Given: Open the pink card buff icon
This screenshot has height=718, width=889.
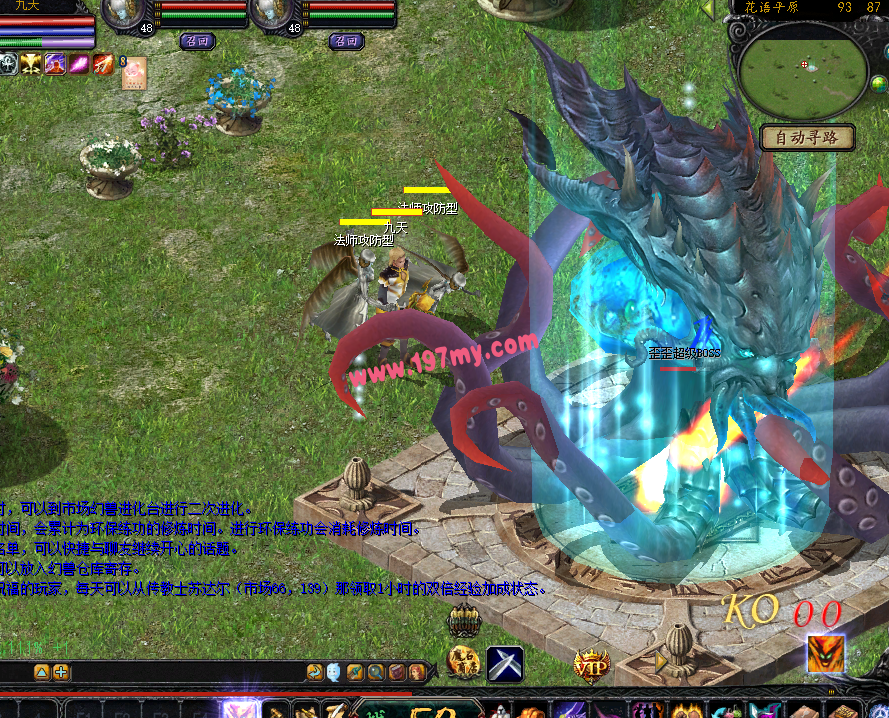Looking at the screenshot, I should (x=134, y=73).
